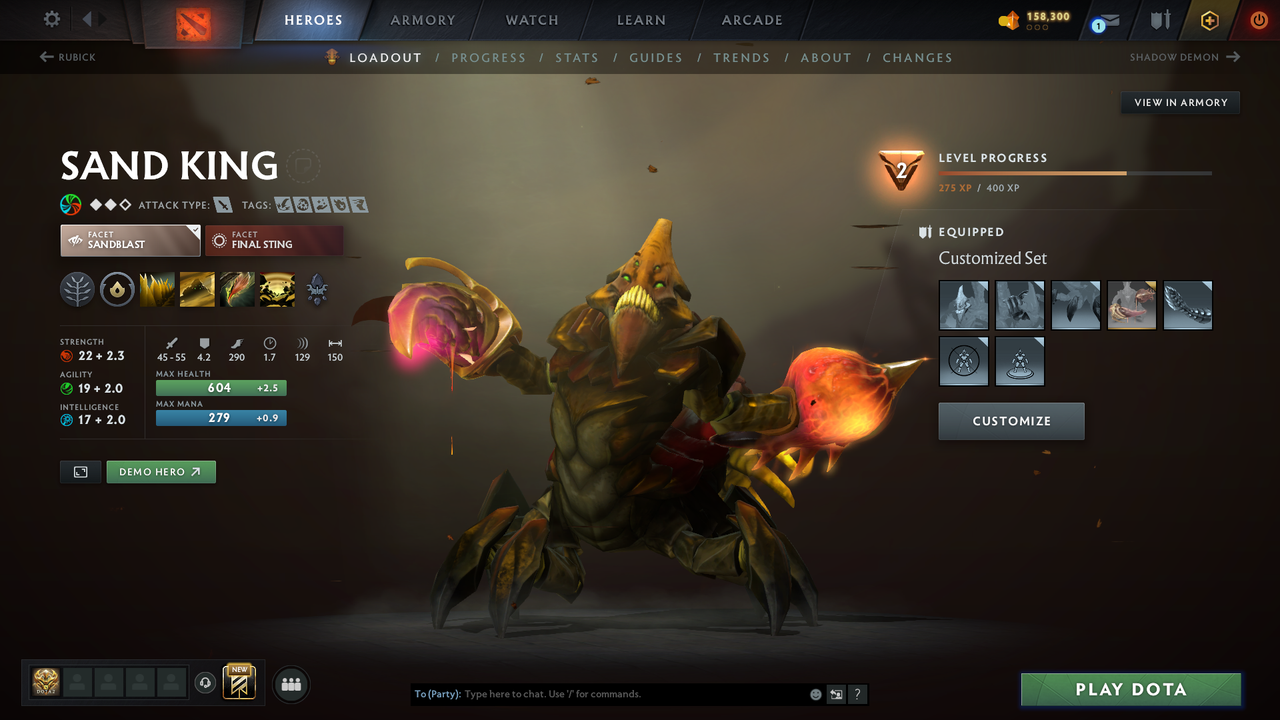
Task: Click the DEMO HERO button
Action: (x=160, y=471)
